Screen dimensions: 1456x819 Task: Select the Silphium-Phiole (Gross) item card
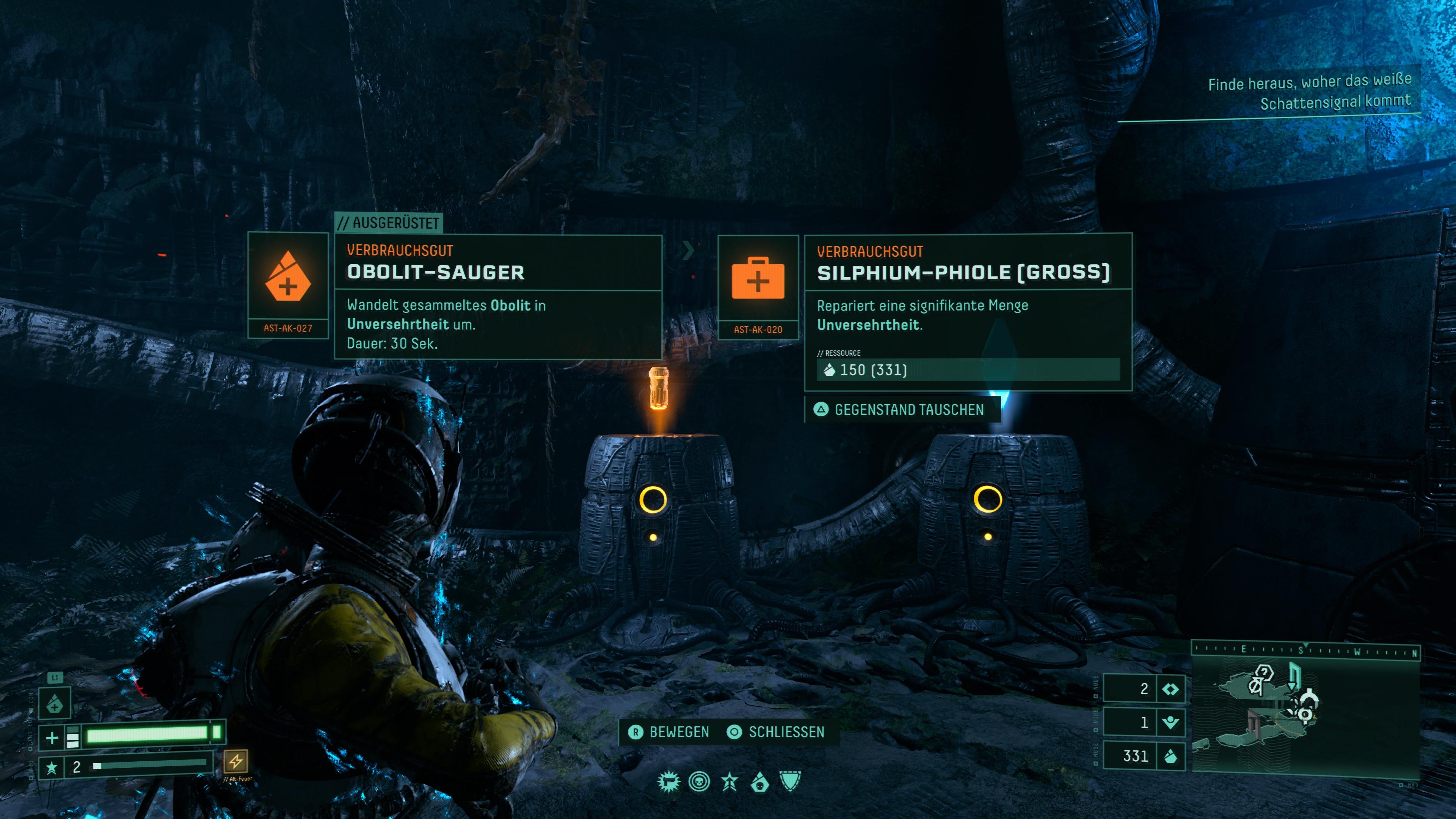(968, 311)
